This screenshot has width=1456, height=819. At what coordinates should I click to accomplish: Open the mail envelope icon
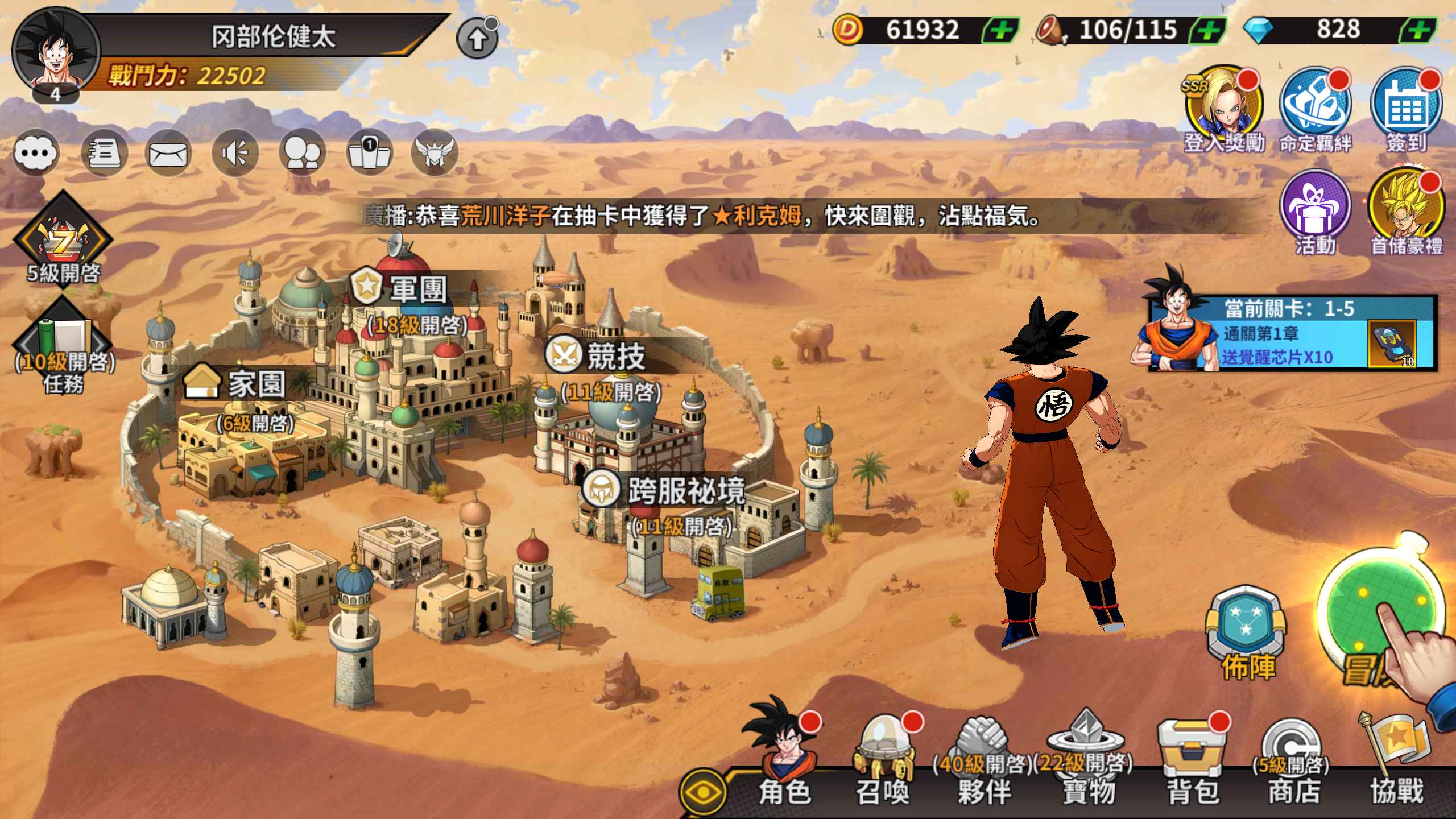coord(167,152)
